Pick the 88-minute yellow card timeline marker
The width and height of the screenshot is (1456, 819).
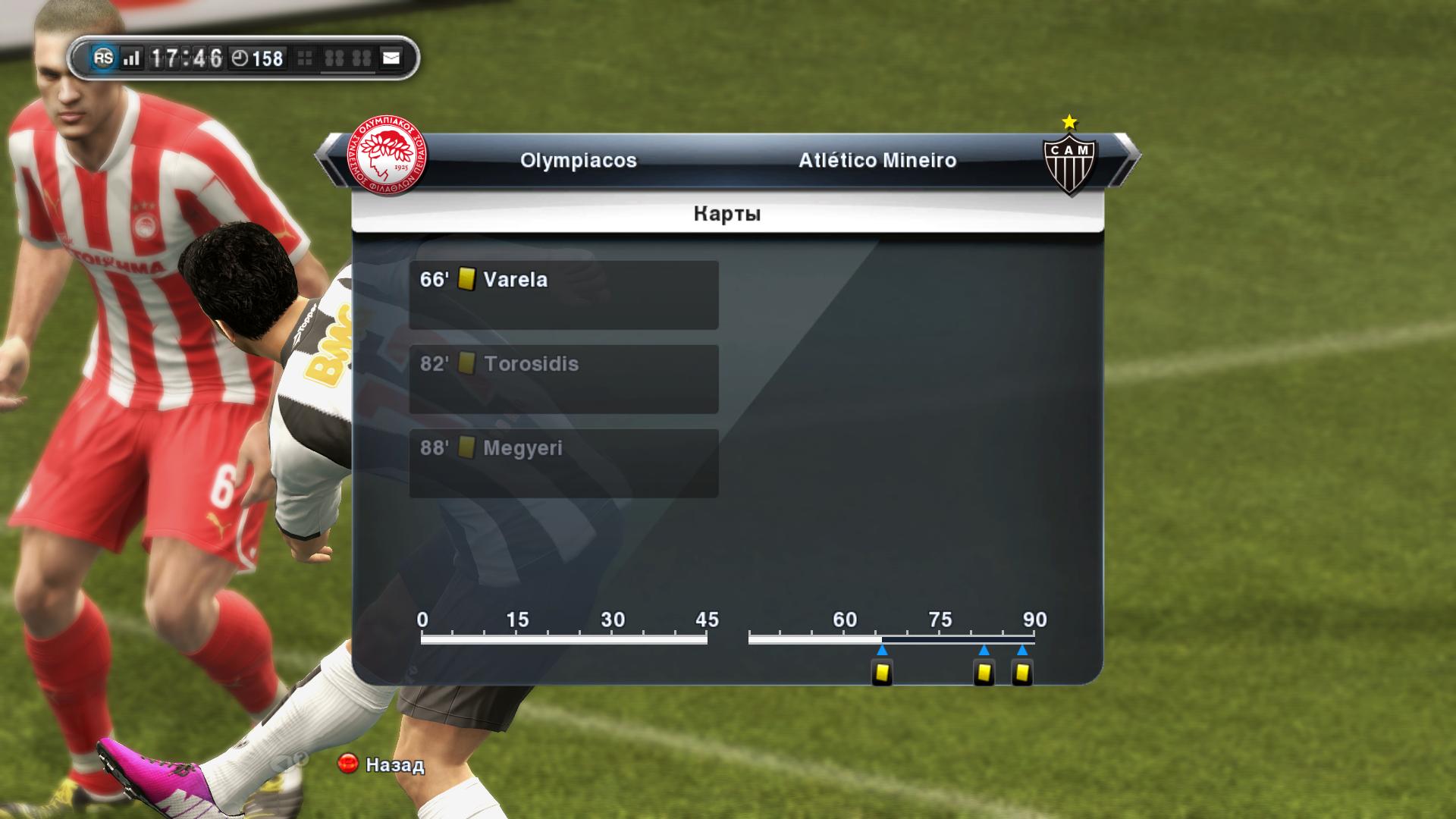1022,673
